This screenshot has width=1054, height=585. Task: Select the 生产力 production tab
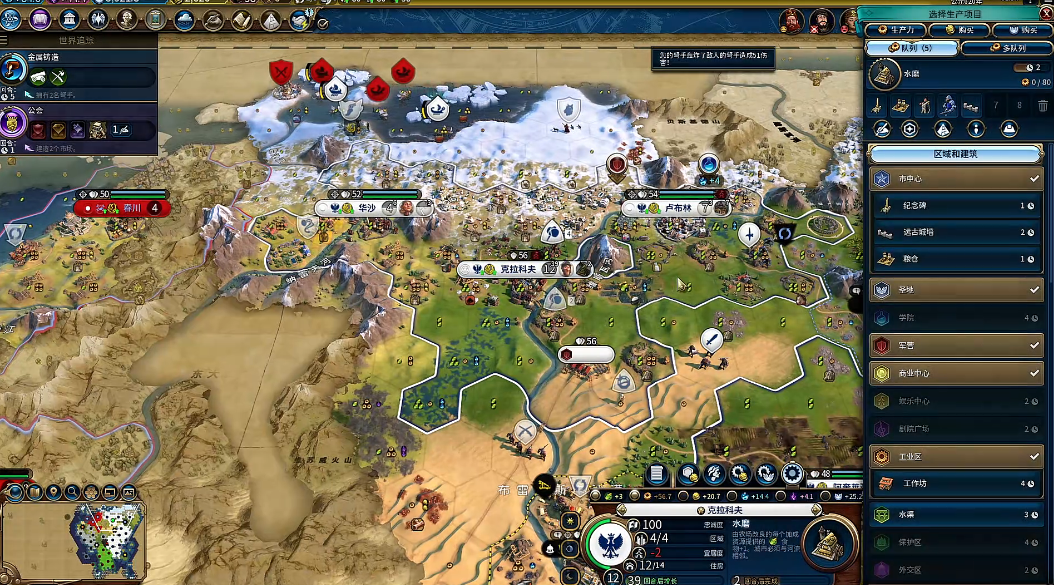(x=894, y=30)
